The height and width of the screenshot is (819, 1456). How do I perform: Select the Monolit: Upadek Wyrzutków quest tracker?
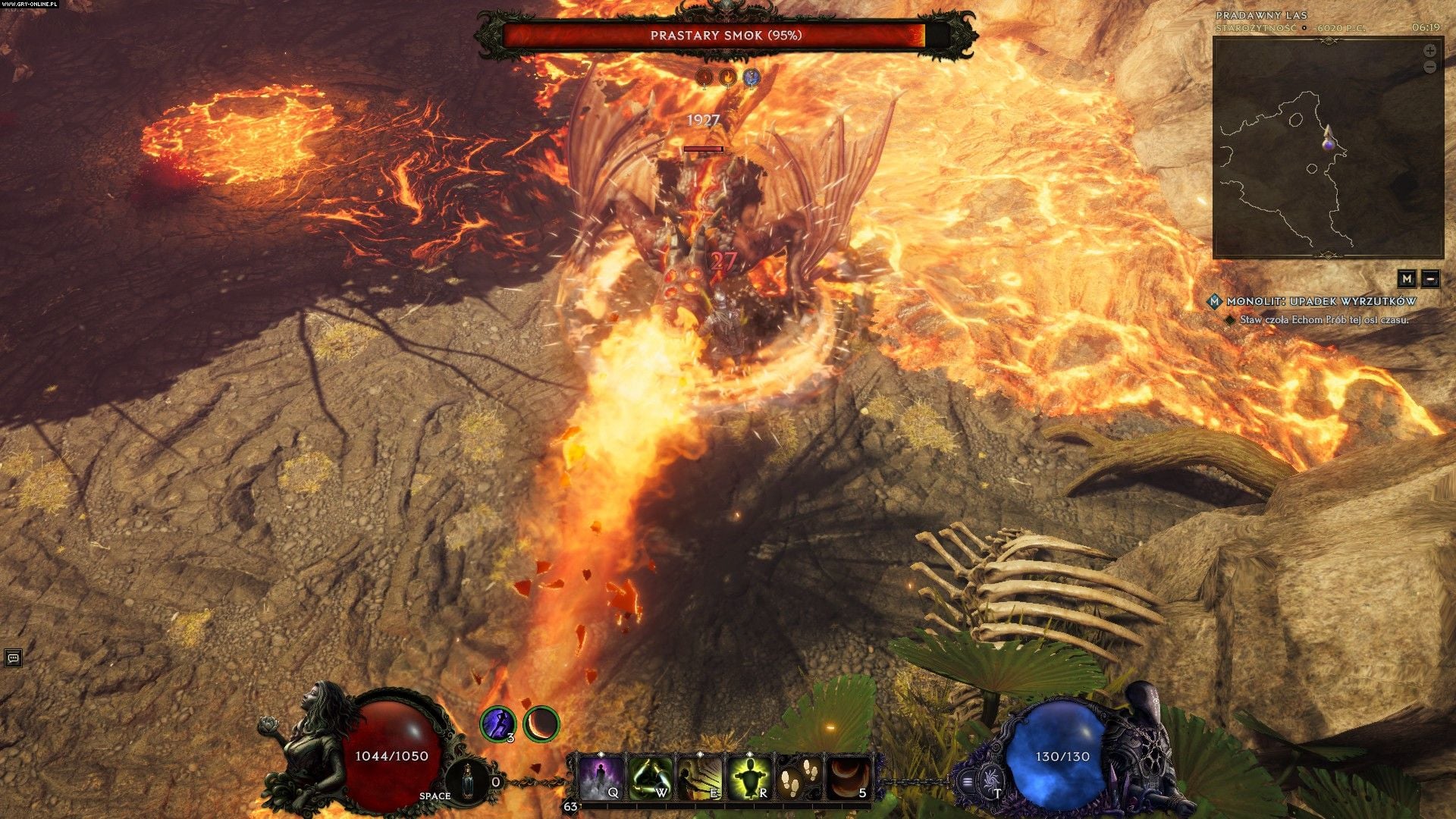click(1321, 301)
